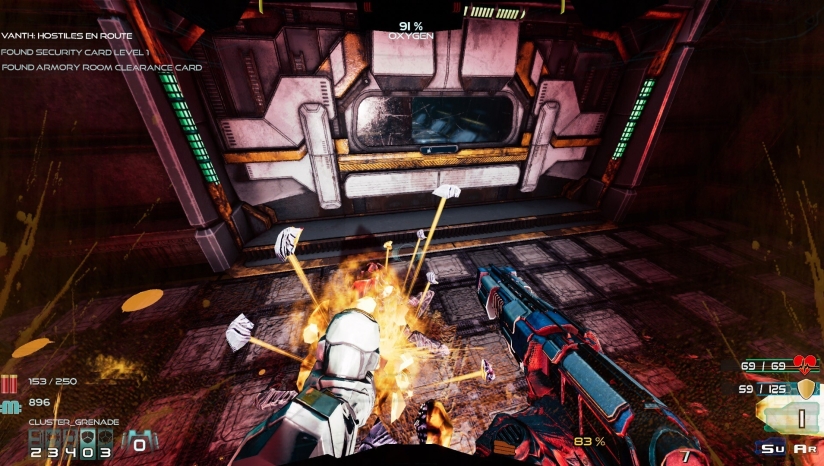Click the gold armor shield icon
824x466 pixels.
[804, 387]
